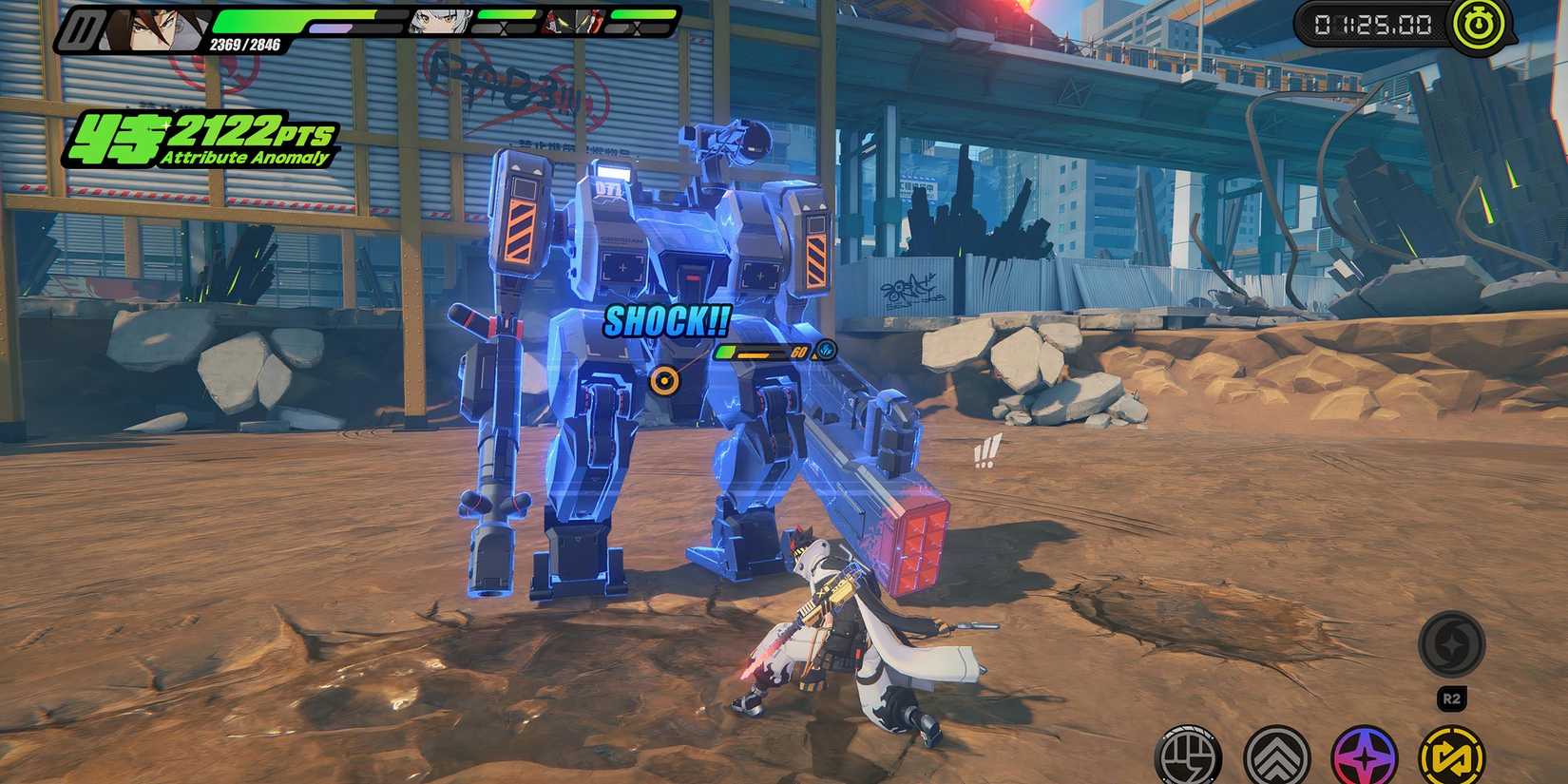
Task: Activate the chevron dodge button
Action: (x=1276, y=757)
